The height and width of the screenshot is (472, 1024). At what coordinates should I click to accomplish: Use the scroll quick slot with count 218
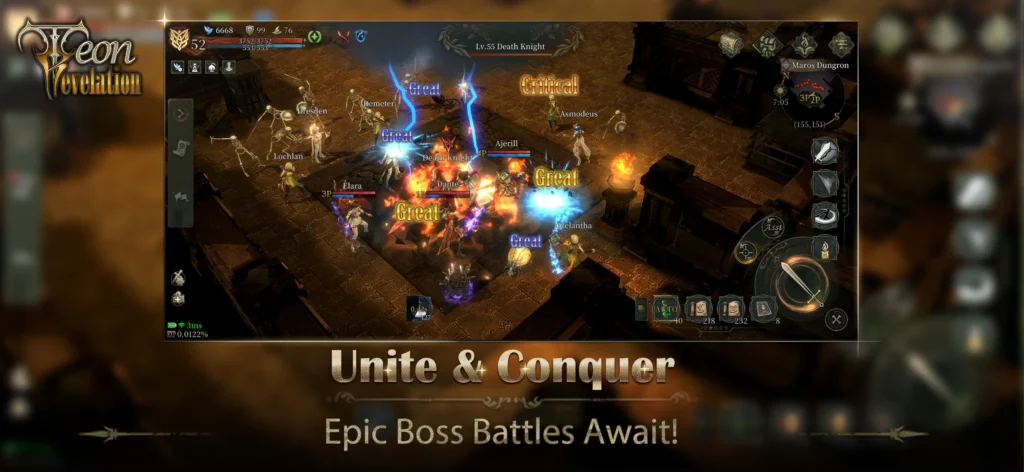click(x=698, y=309)
